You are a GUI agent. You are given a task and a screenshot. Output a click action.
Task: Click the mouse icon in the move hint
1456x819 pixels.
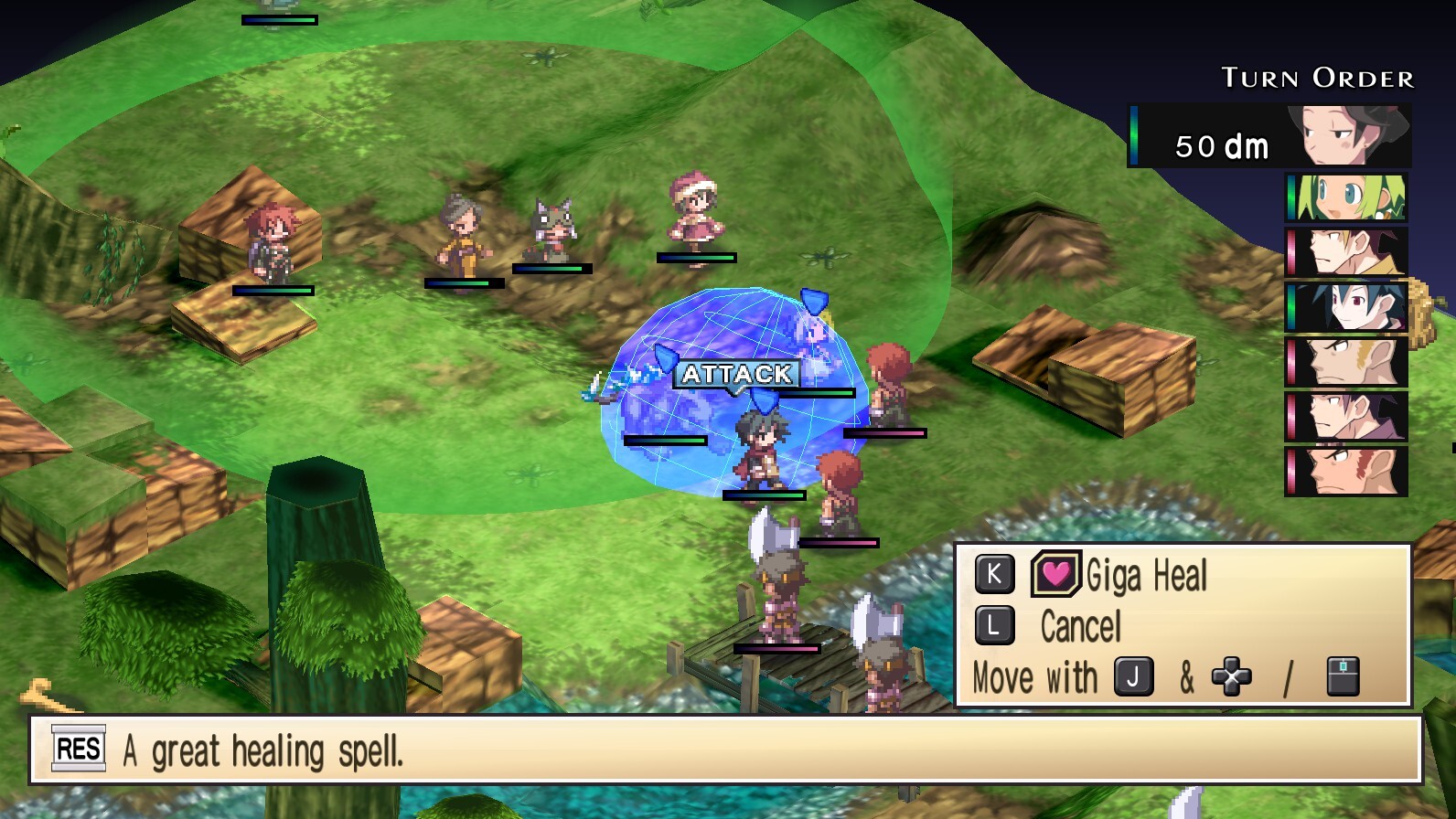click(1342, 677)
